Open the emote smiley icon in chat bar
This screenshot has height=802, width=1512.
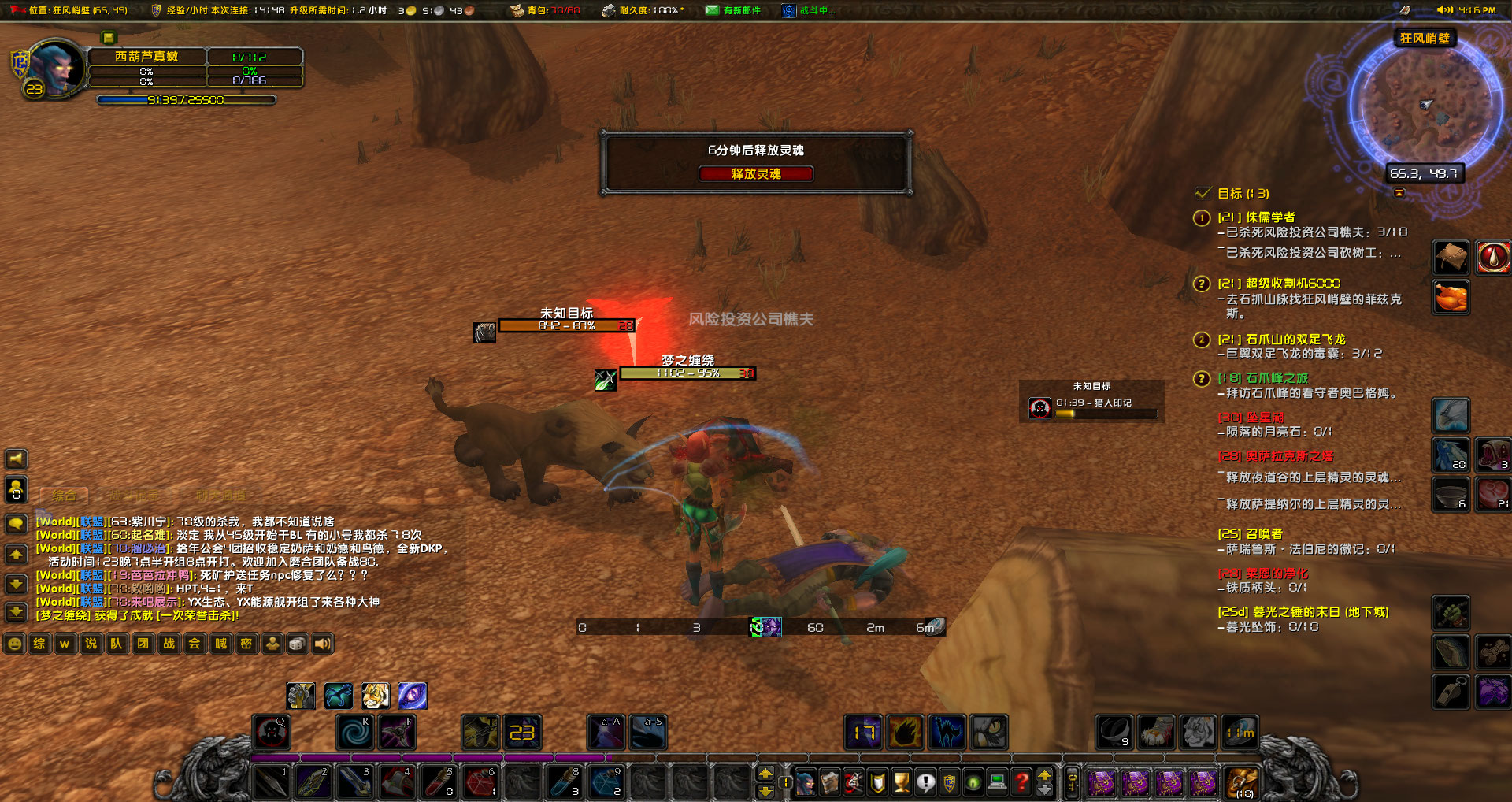coord(15,644)
